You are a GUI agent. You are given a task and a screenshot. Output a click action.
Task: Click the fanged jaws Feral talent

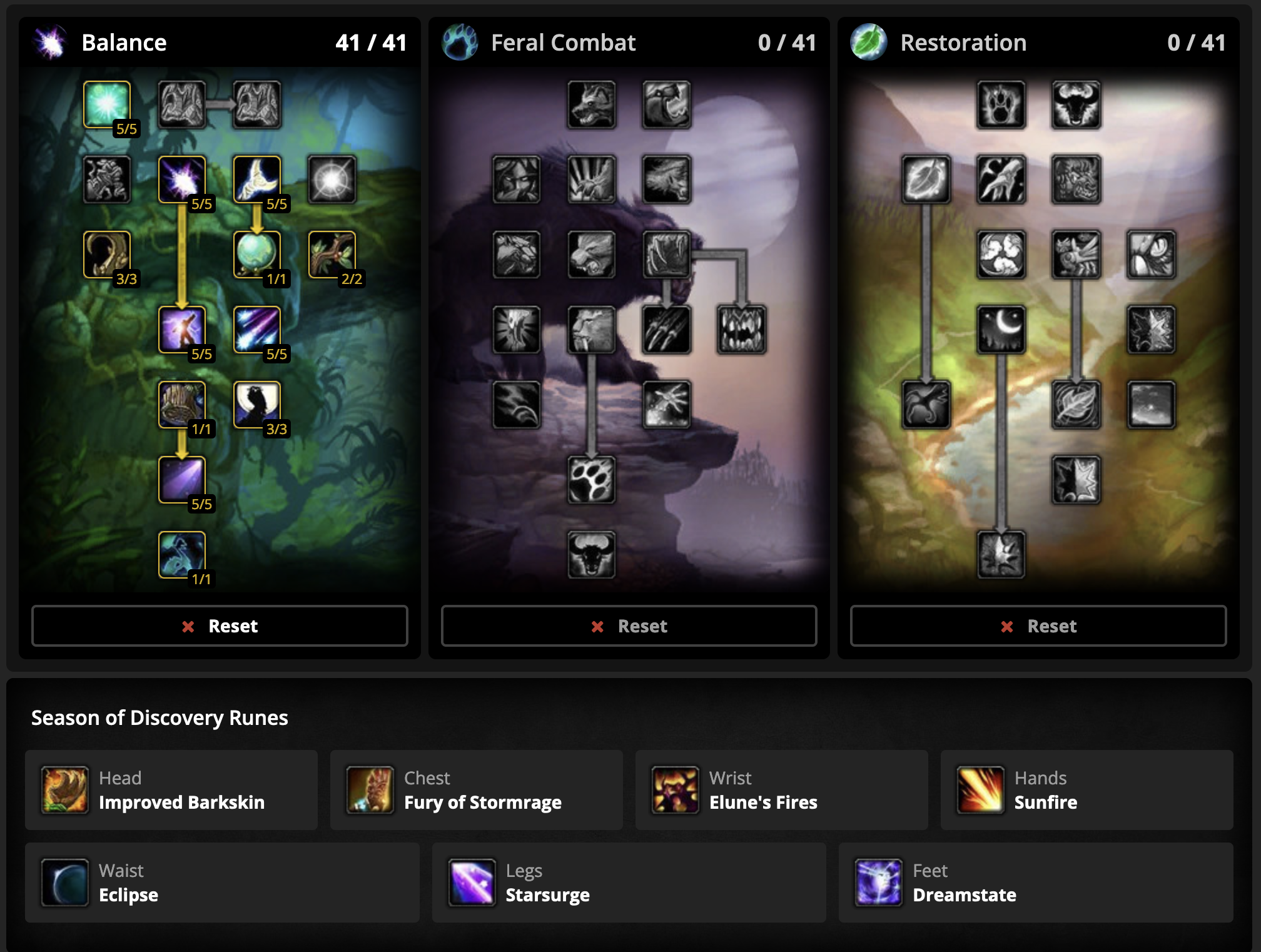[x=741, y=330]
